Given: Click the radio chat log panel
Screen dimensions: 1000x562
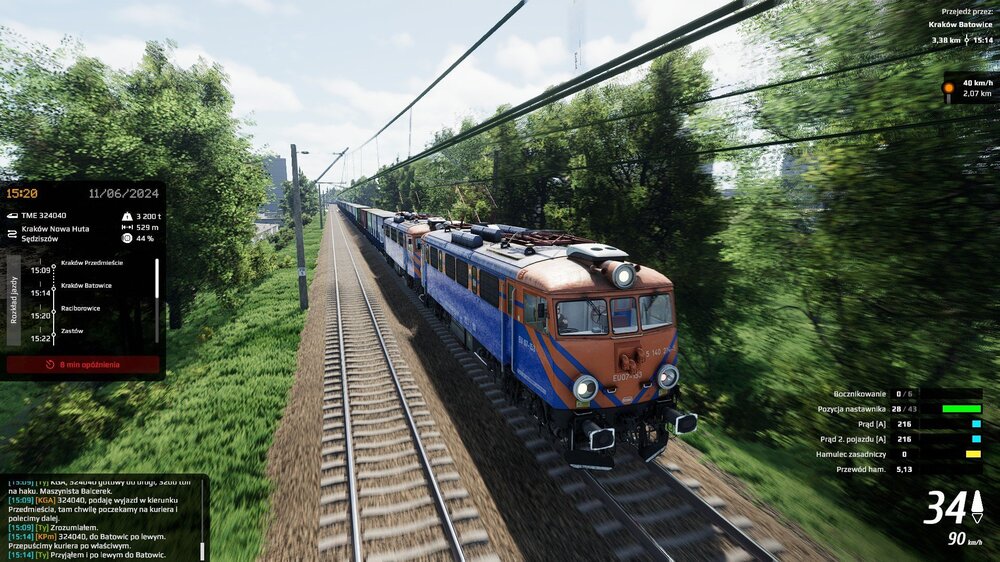Looking at the screenshot, I should point(100,517).
